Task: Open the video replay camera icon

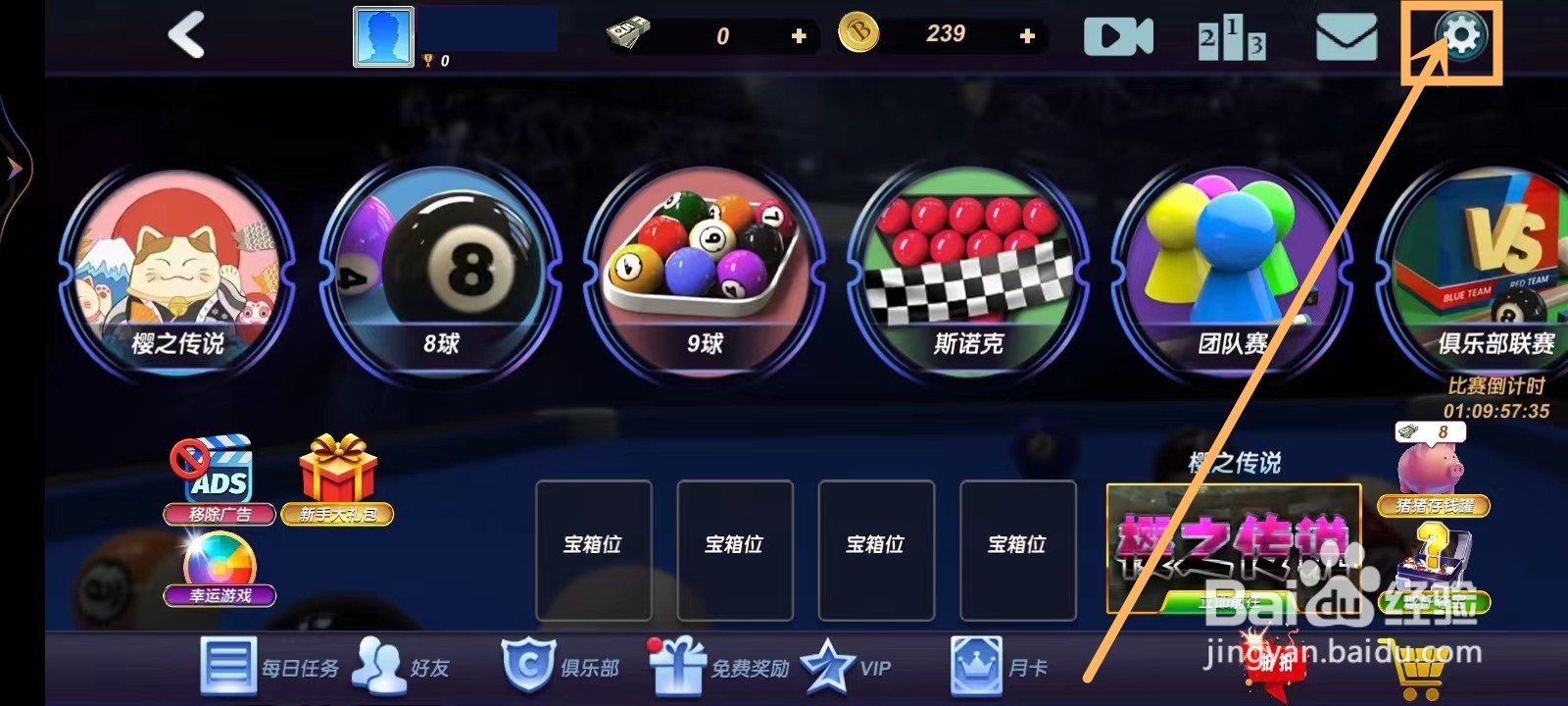Action: tap(1118, 36)
